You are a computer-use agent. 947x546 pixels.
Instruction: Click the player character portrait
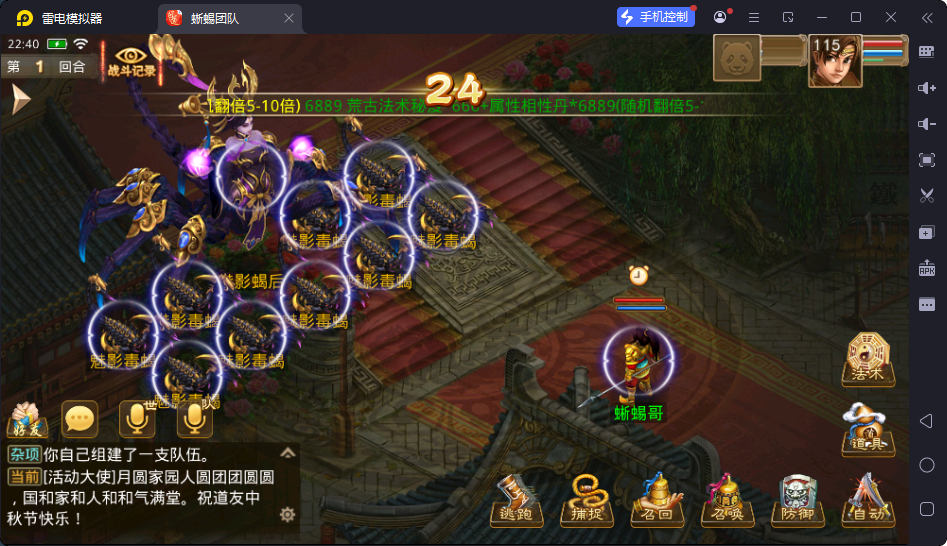(x=834, y=61)
